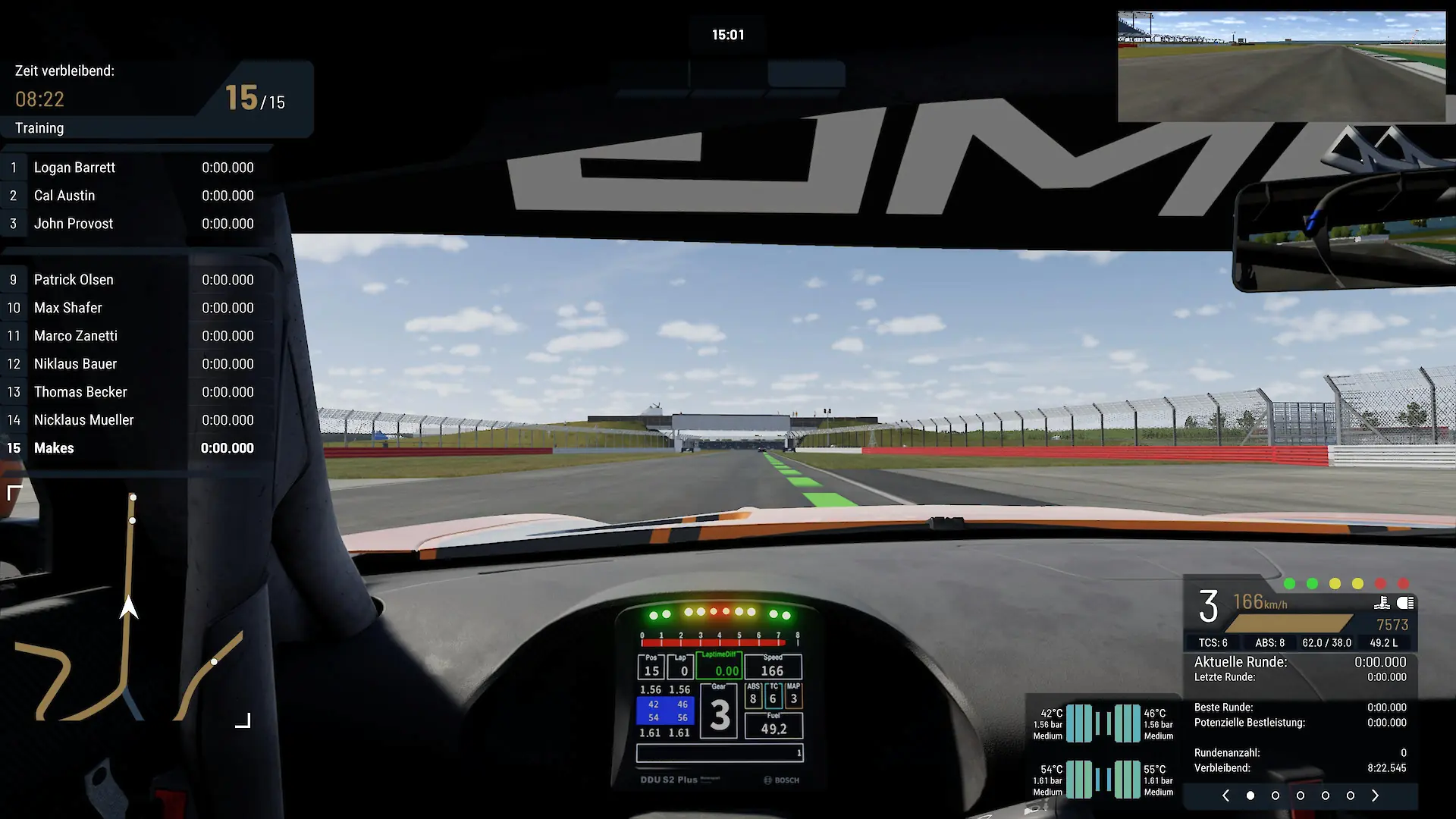Pick Nicklaus Mueller's leaderboard entry

click(x=136, y=420)
